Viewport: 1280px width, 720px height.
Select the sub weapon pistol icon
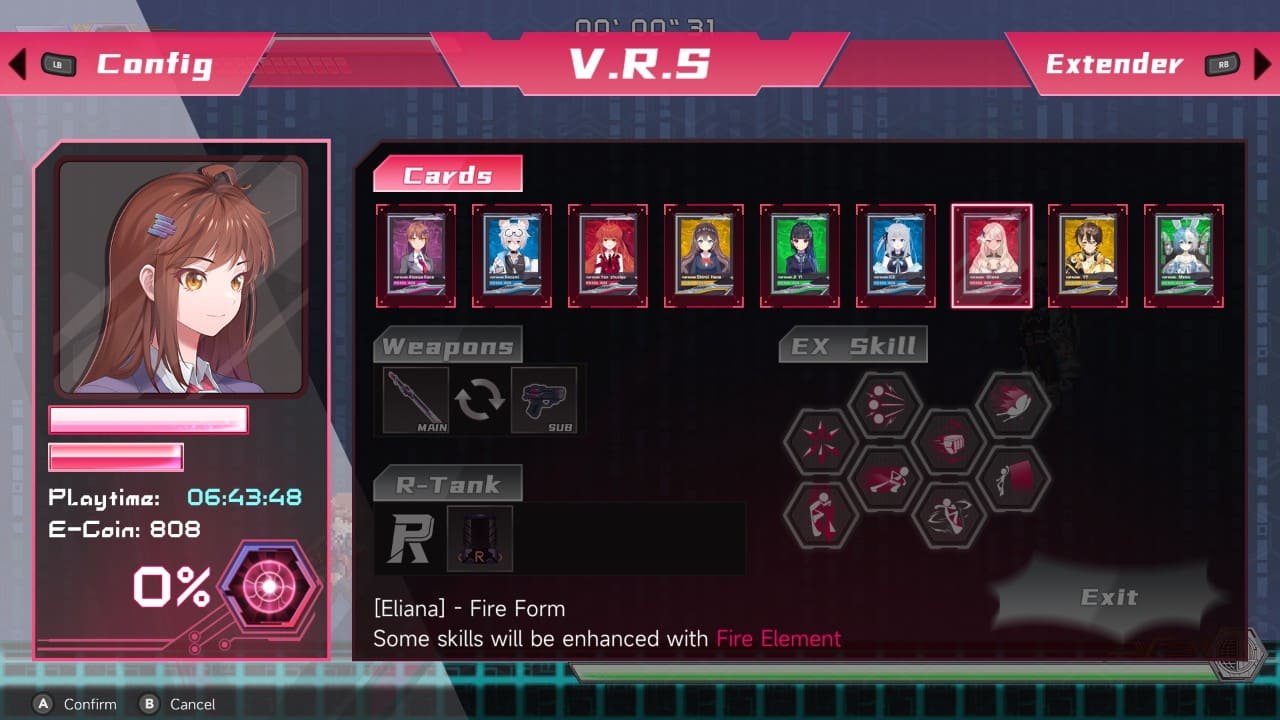click(543, 401)
